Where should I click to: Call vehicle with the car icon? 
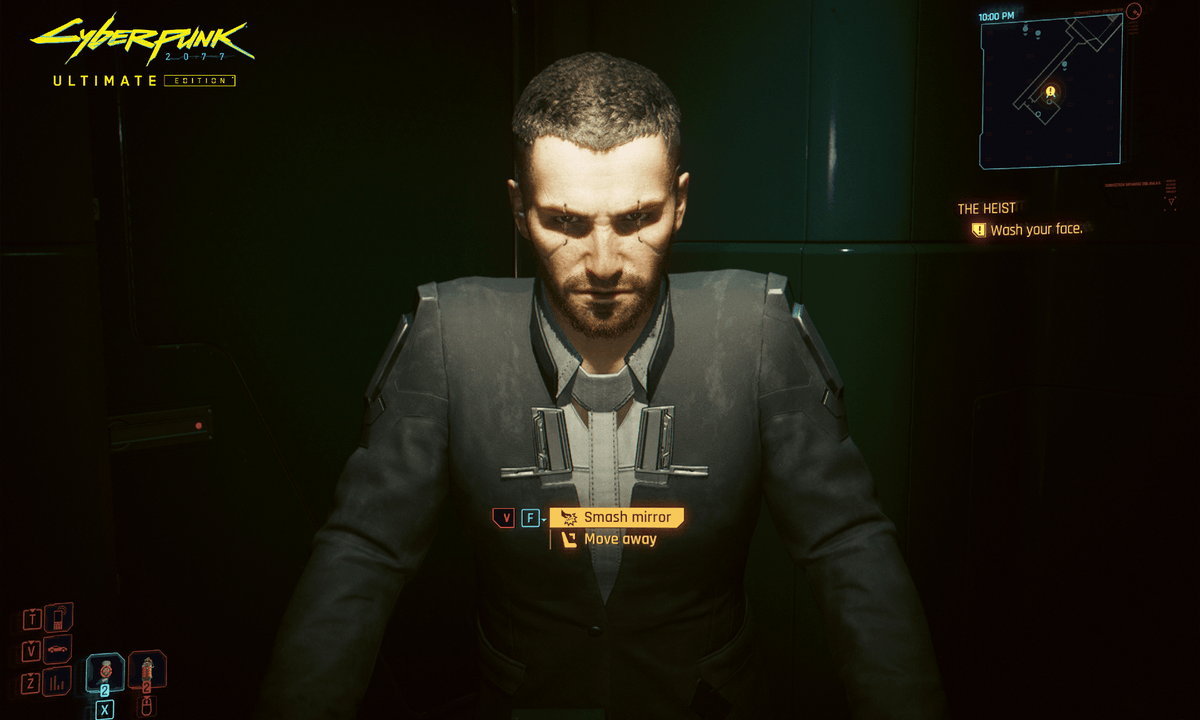click(57, 651)
